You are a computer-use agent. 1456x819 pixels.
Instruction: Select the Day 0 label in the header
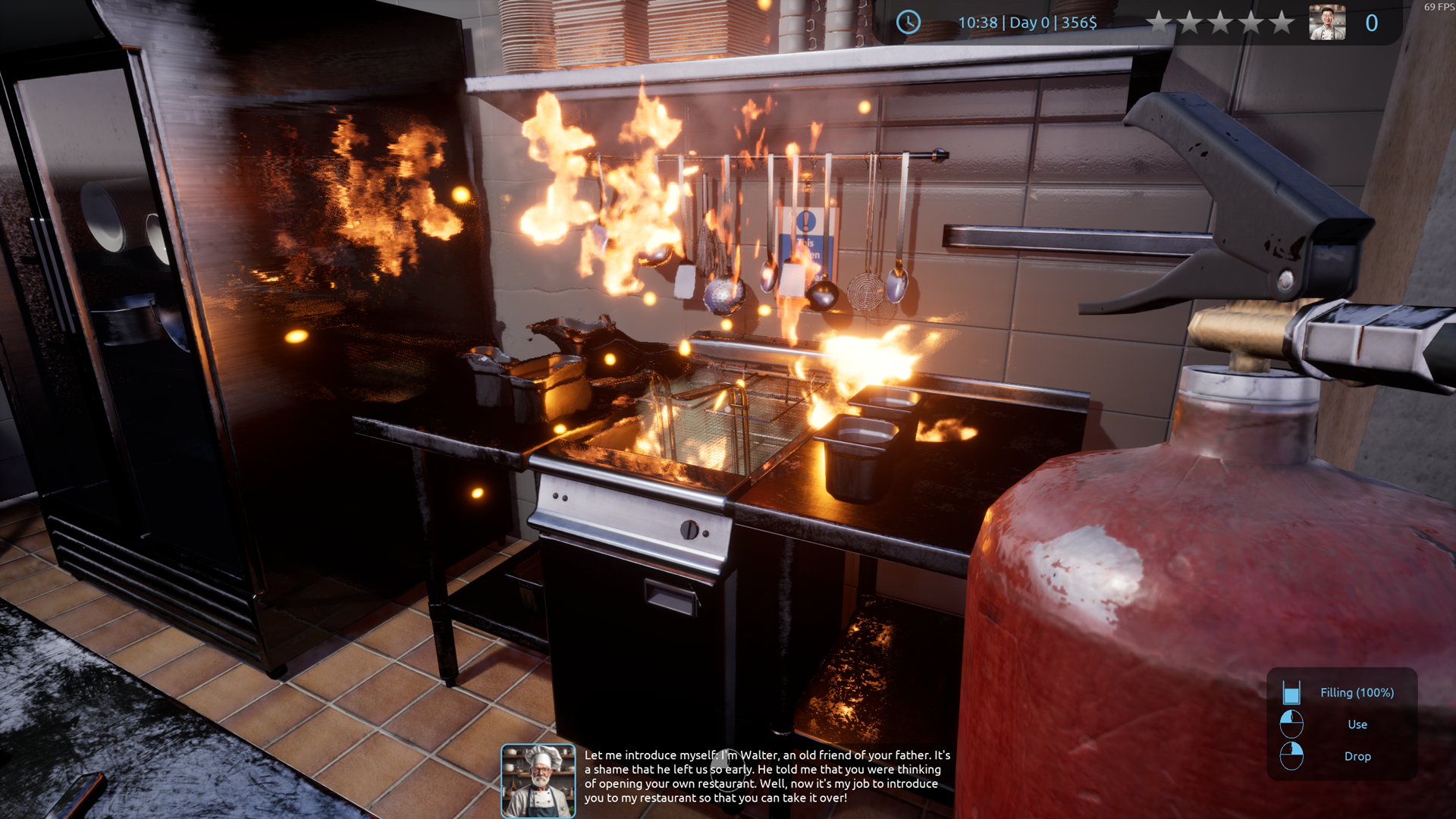point(1028,23)
